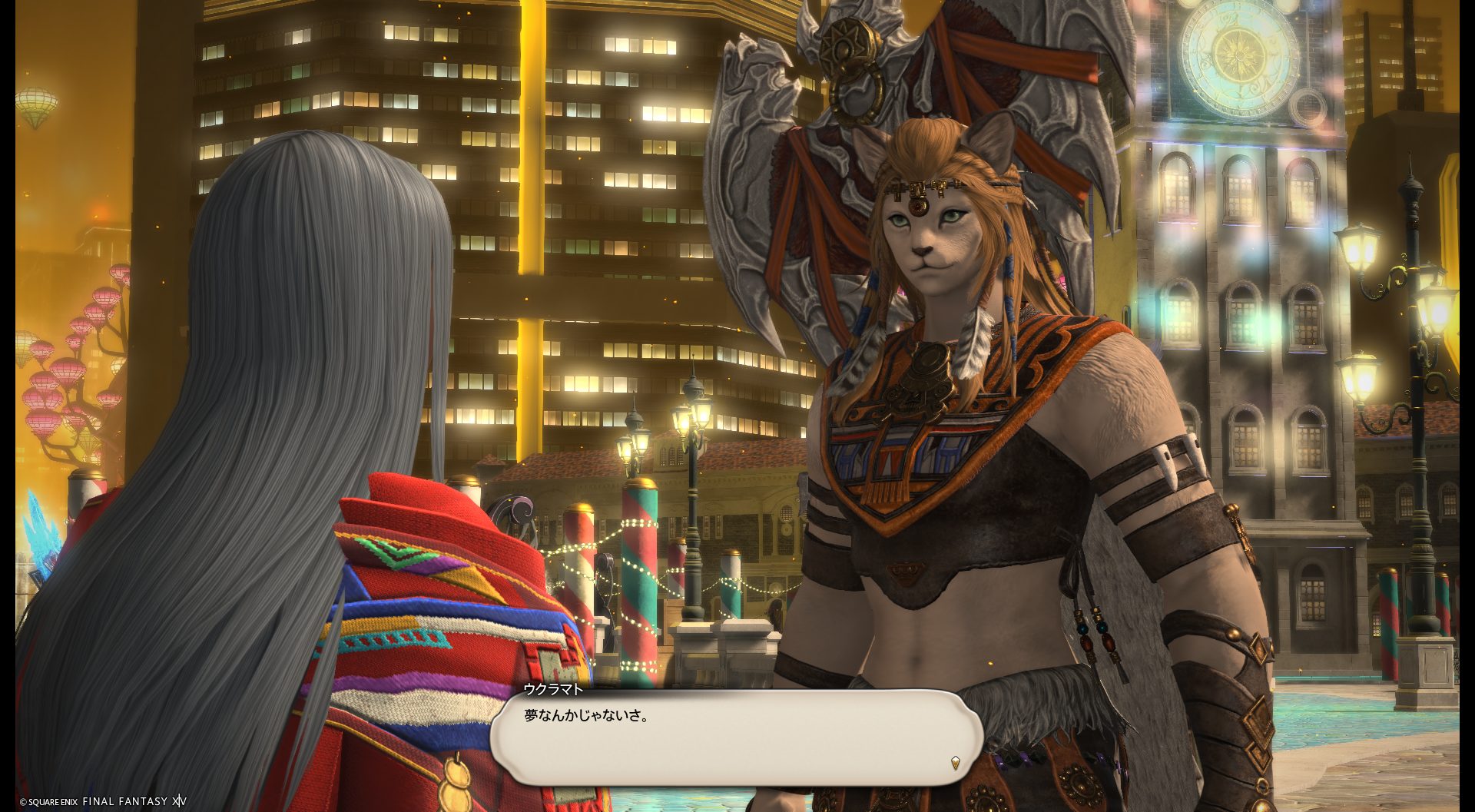The image size is (1475, 812).
Task: Click Wuk Lamat's dialogue box to continue
Action: click(x=736, y=736)
